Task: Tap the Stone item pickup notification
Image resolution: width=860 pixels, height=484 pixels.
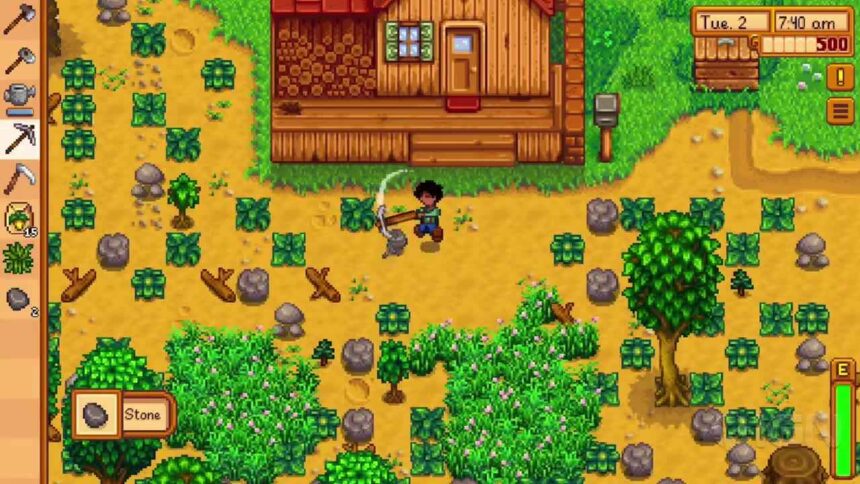Action: coord(123,414)
